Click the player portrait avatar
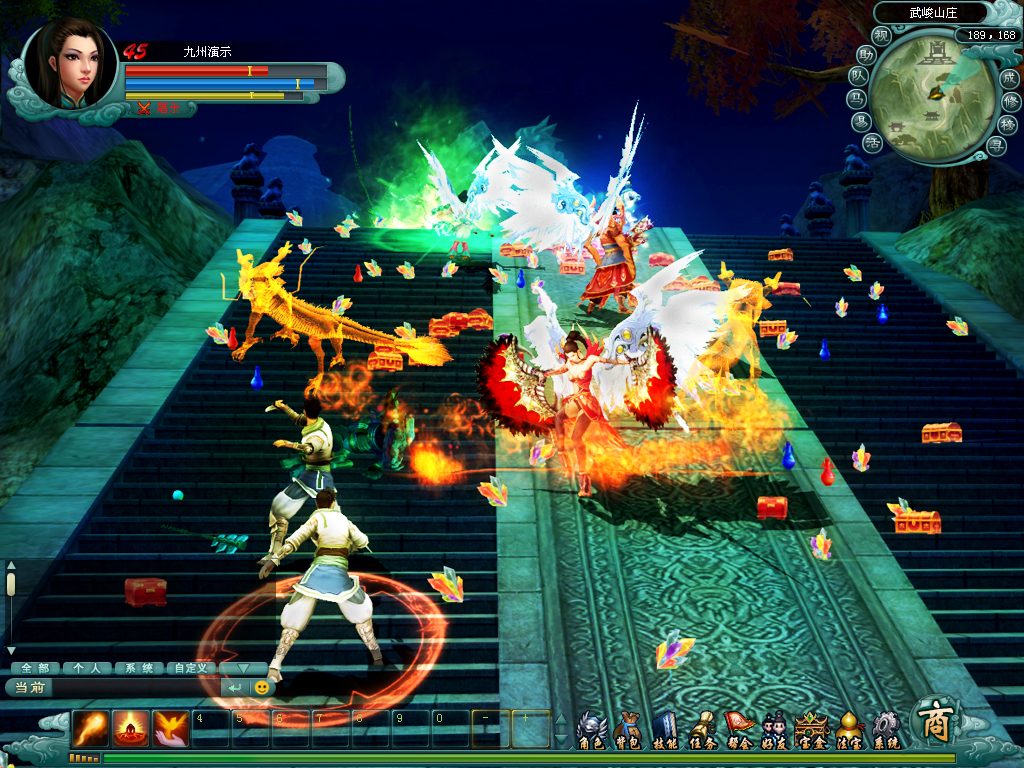1024x768 pixels. point(70,65)
